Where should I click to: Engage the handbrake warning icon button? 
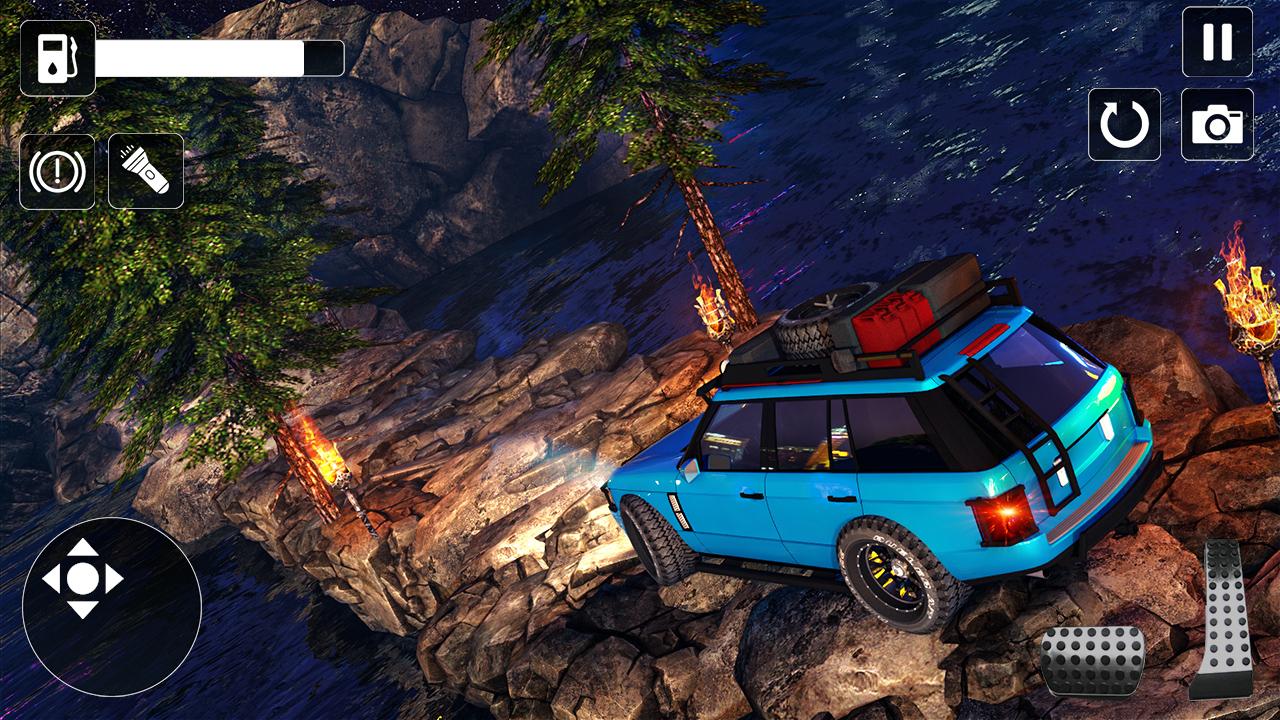(57, 171)
